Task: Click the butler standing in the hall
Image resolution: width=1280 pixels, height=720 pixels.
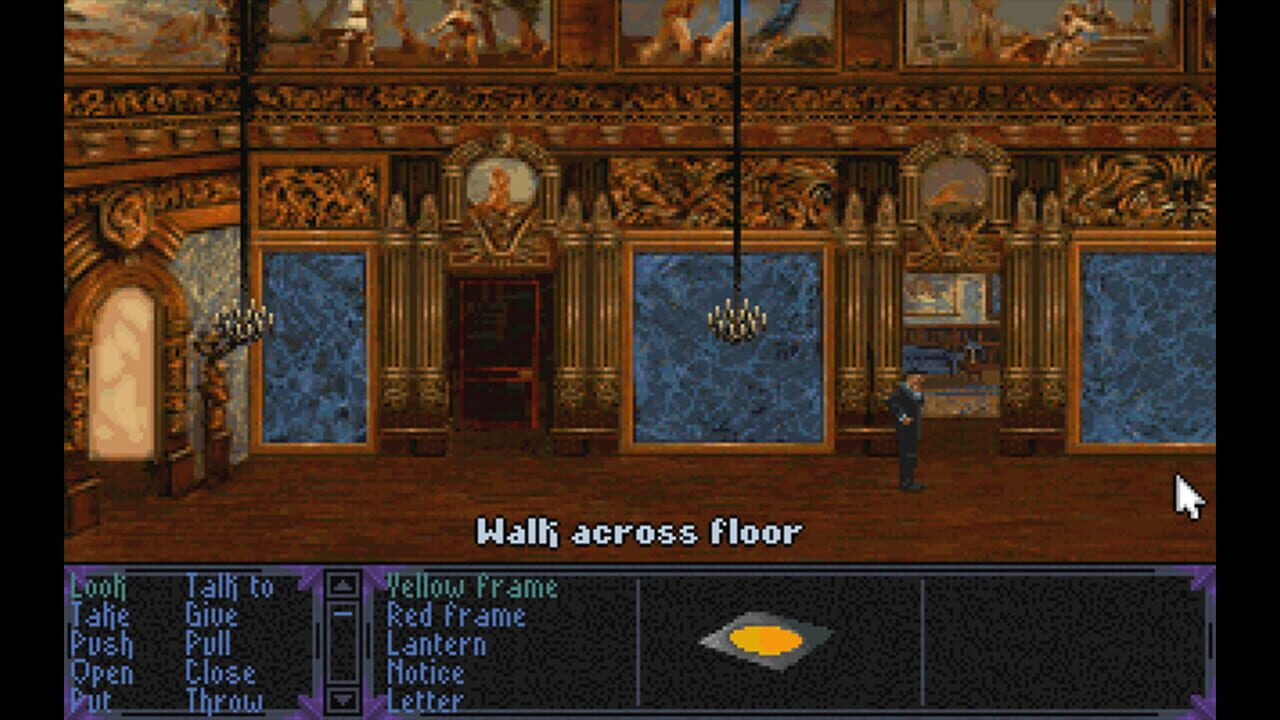Action: (x=910, y=430)
